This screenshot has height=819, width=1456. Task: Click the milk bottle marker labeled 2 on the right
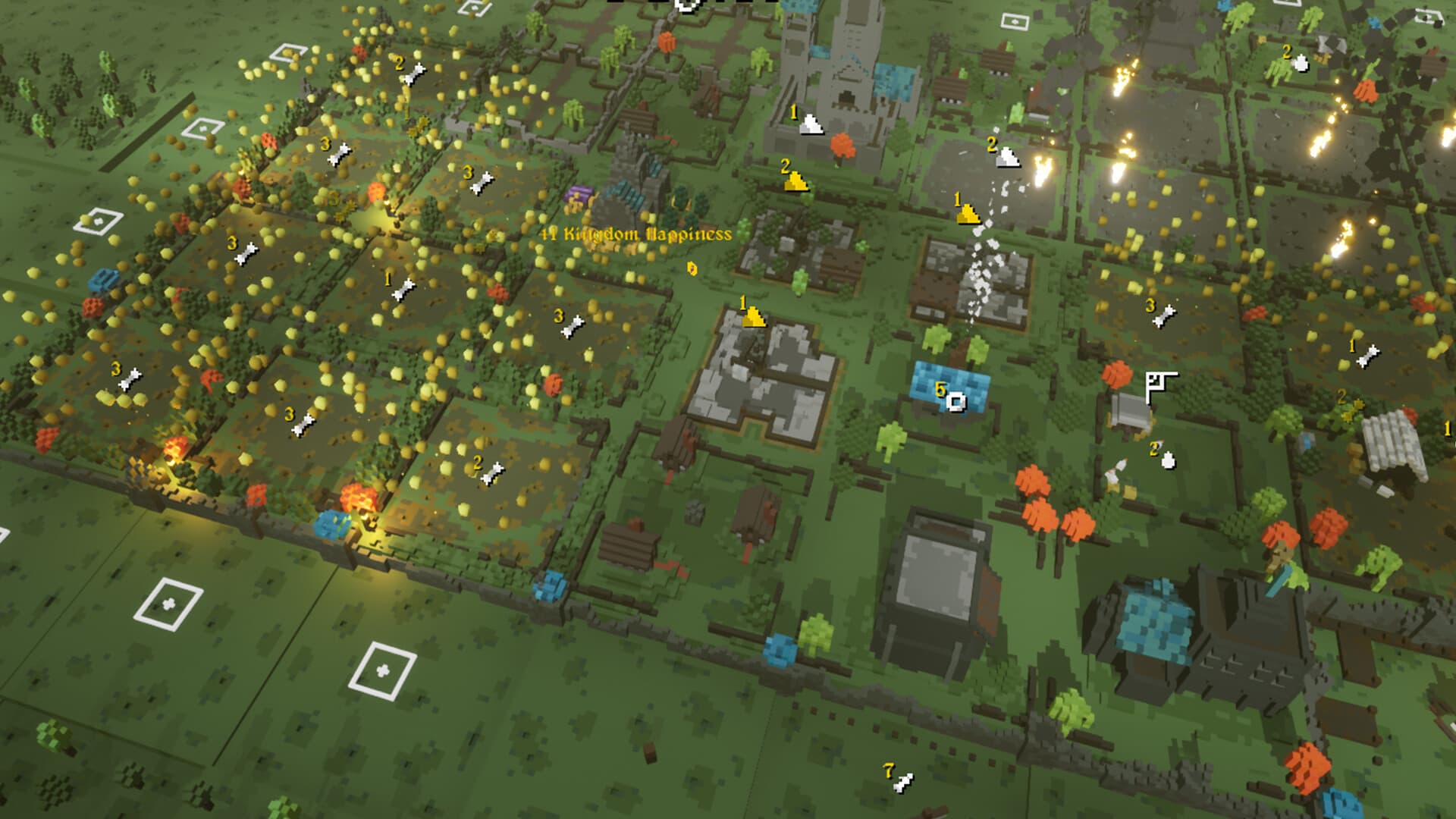tap(1168, 460)
